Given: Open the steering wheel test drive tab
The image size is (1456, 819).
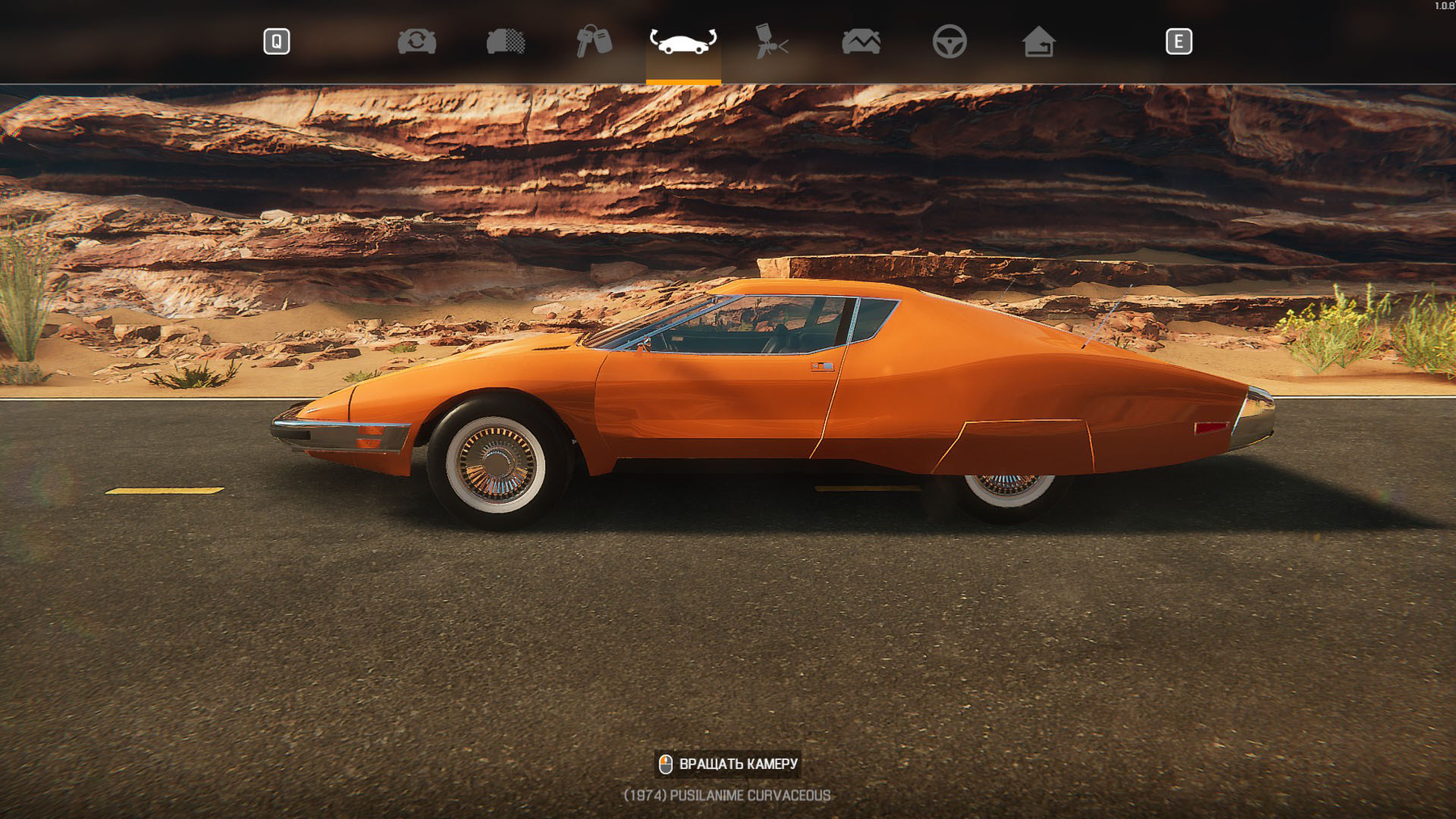Looking at the screenshot, I should click(950, 41).
